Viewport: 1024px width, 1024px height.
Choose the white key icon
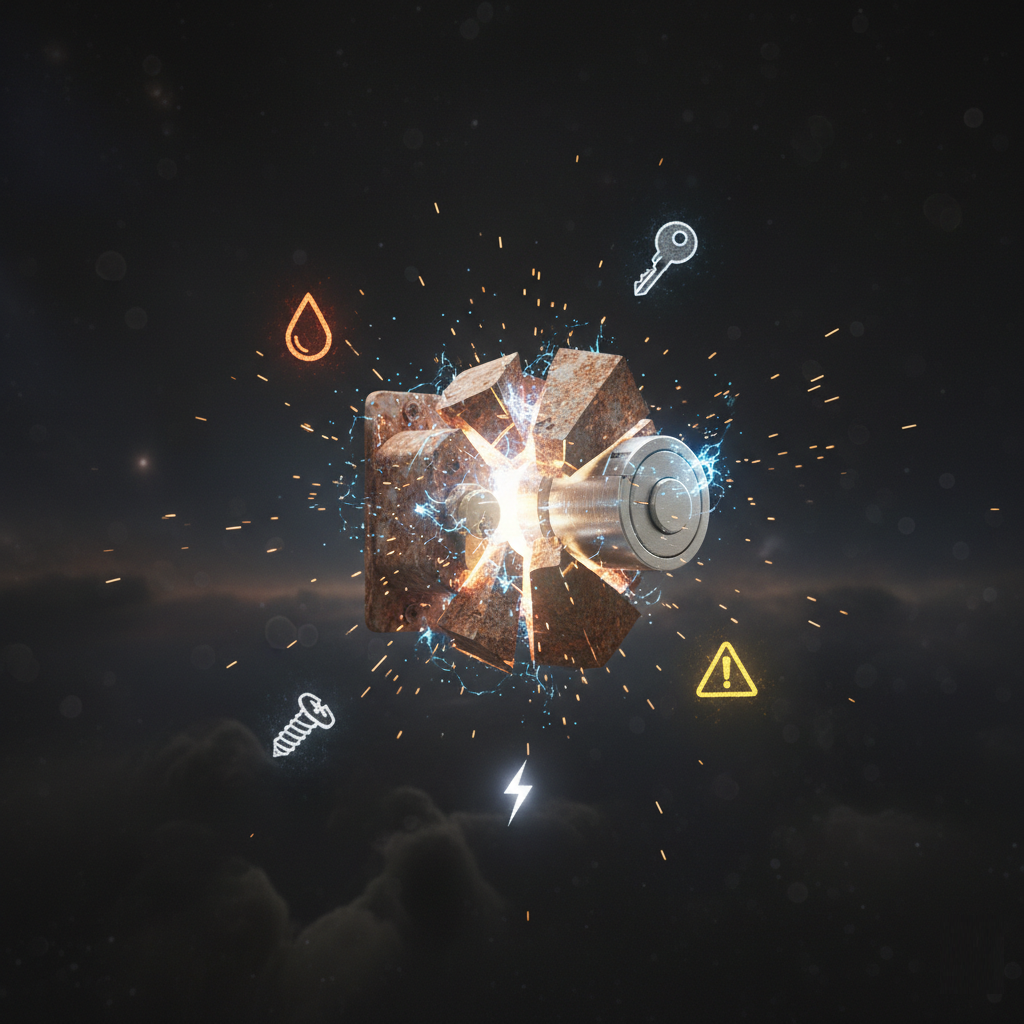[x=666, y=256]
